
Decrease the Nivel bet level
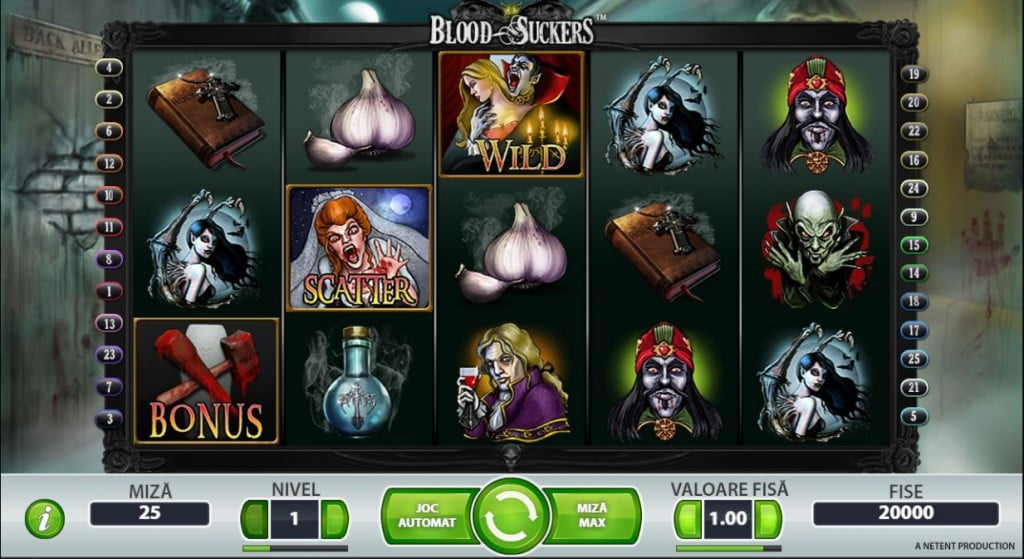(x=255, y=519)
